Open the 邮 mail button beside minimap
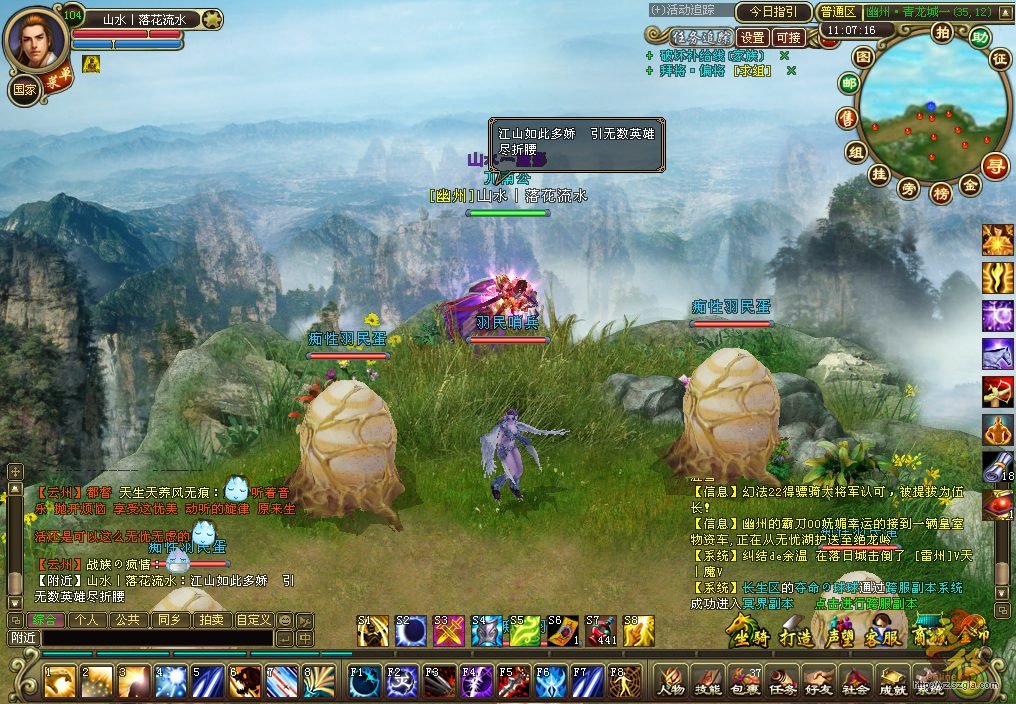 coord(849,84)
